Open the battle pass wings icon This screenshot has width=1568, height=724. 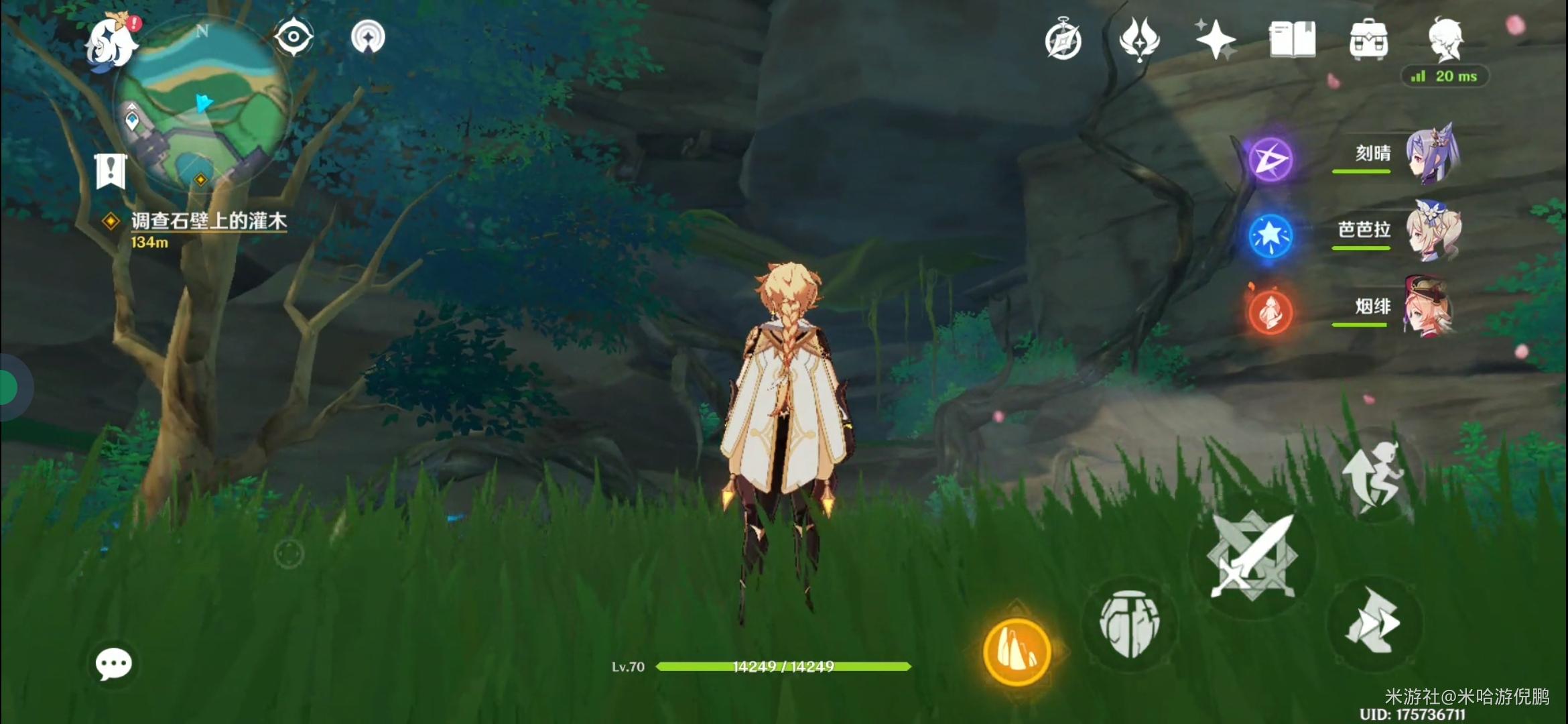coord(1139,39)
